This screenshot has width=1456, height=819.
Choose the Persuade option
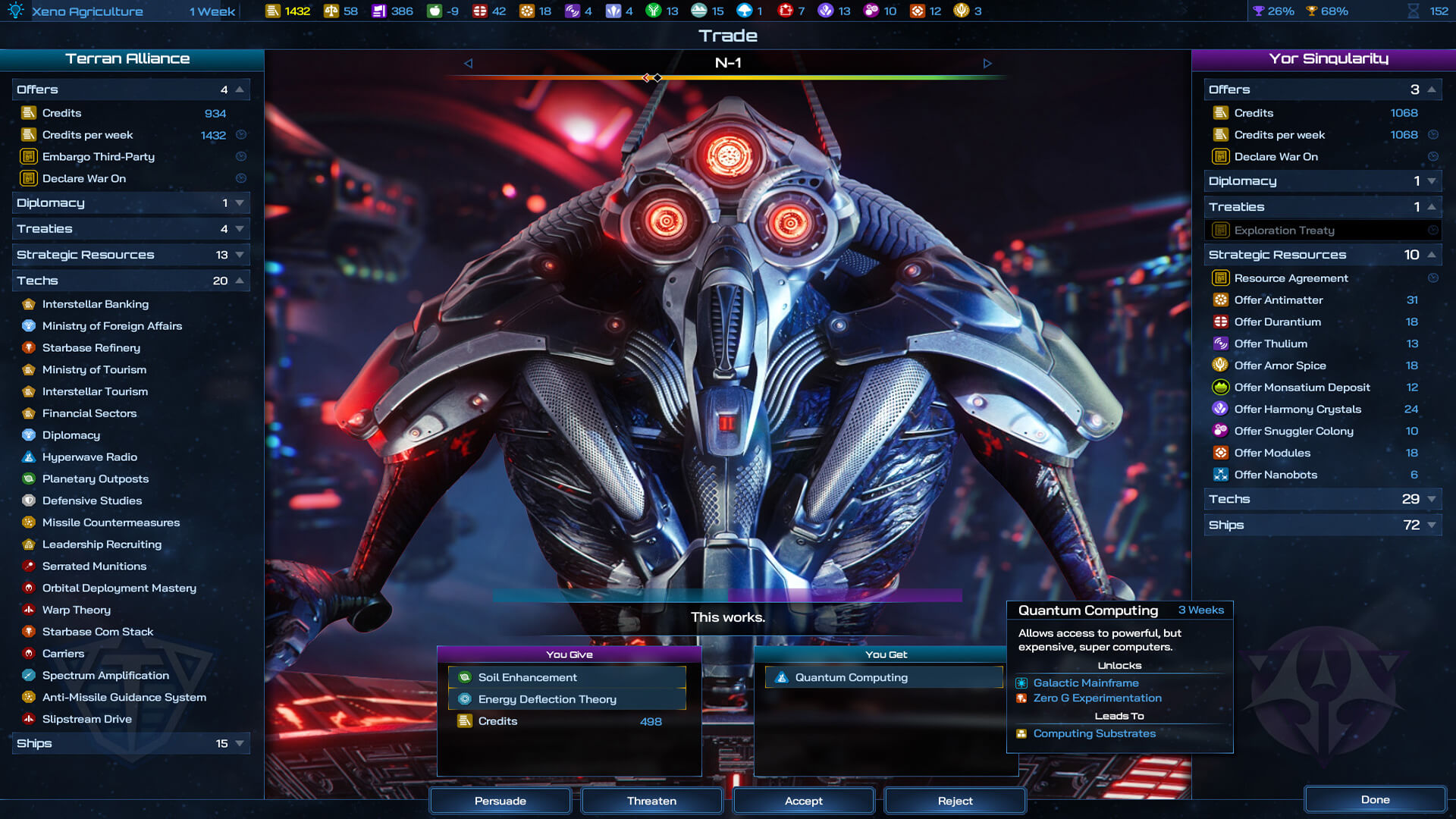[500, 801]
